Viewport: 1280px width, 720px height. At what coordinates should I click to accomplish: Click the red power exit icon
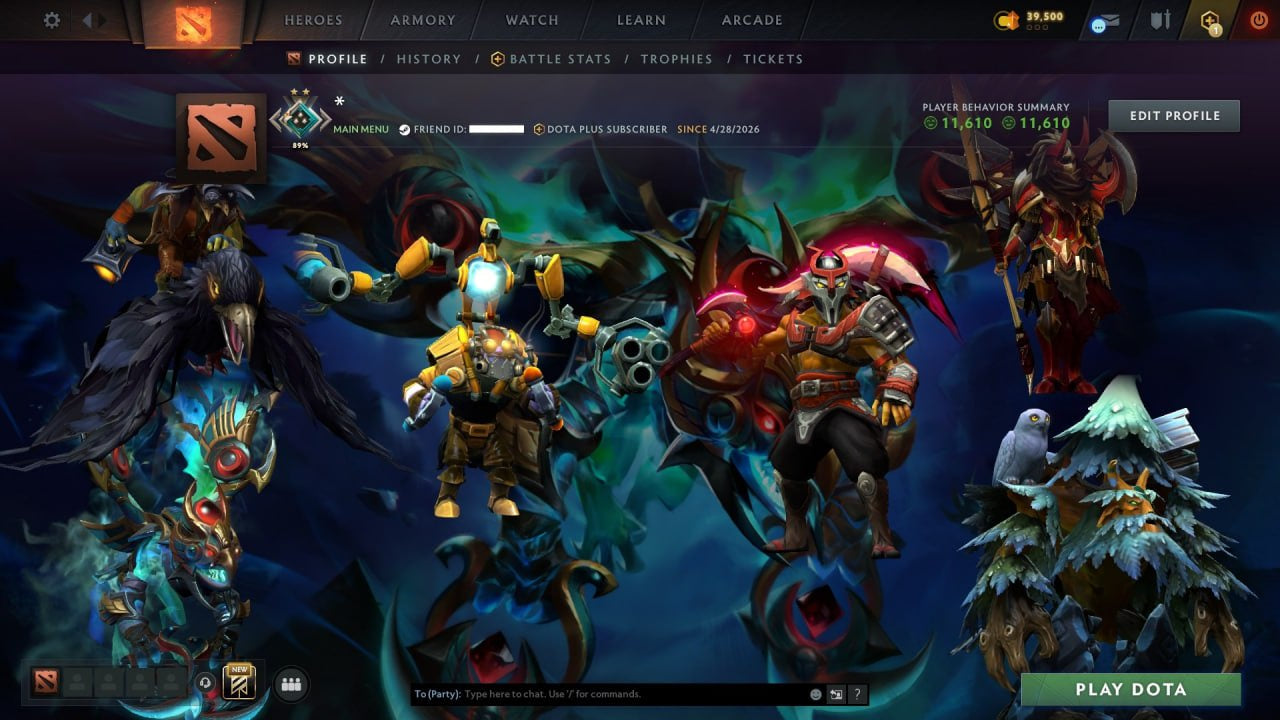click(1259, 17)
